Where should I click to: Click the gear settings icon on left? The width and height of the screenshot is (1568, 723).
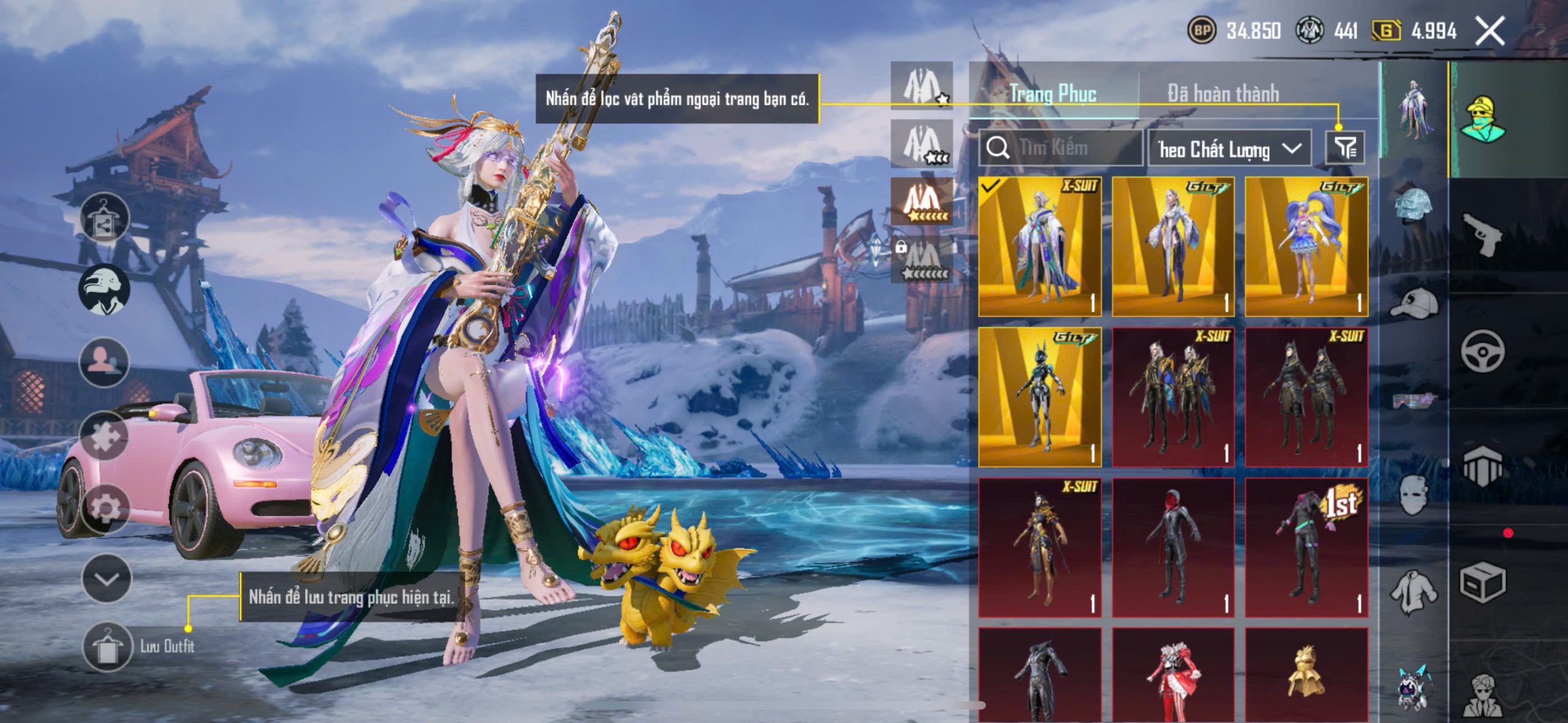pyautogui.click(x=104, y=507)
